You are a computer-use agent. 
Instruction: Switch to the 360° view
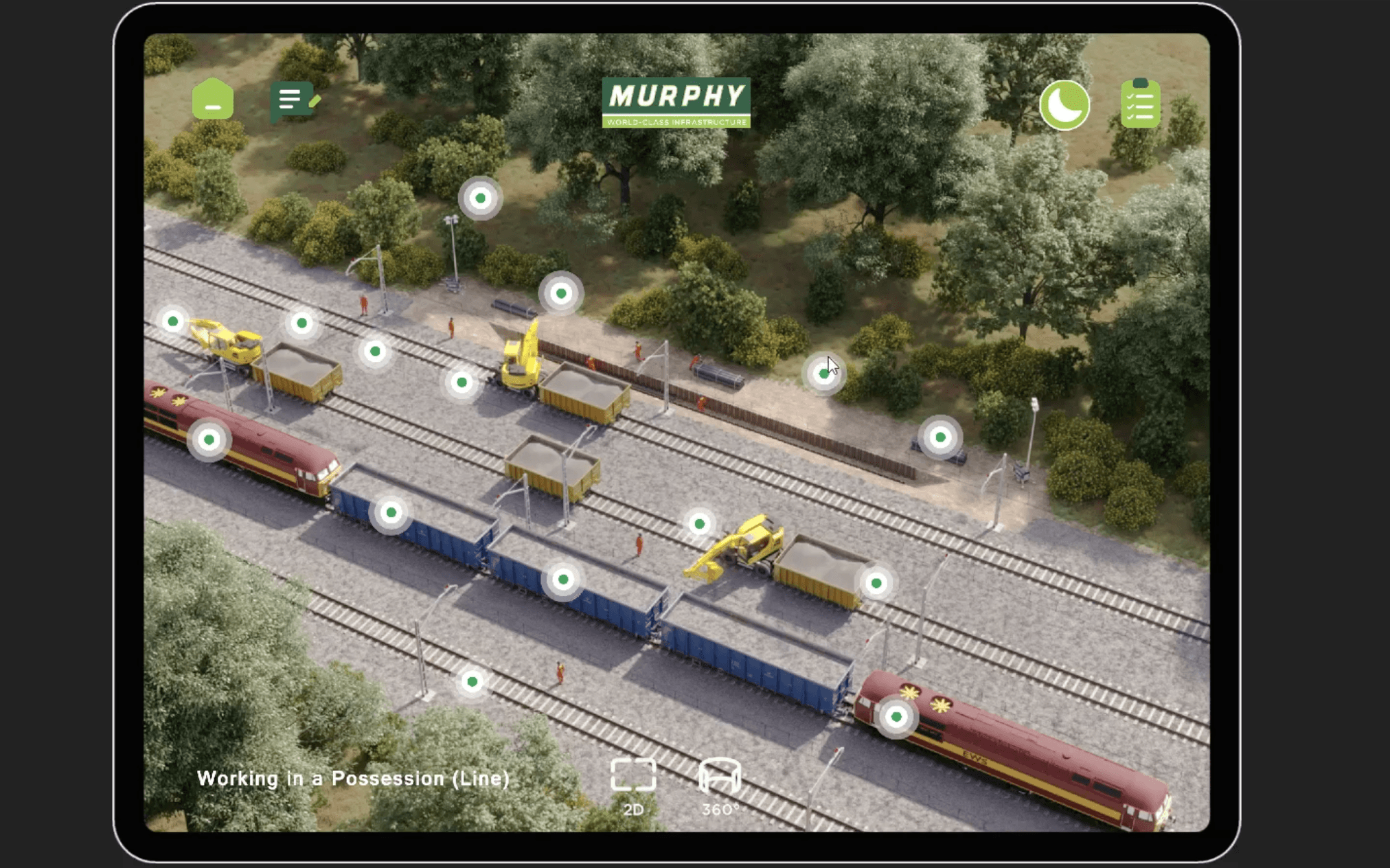coord(719,786)
